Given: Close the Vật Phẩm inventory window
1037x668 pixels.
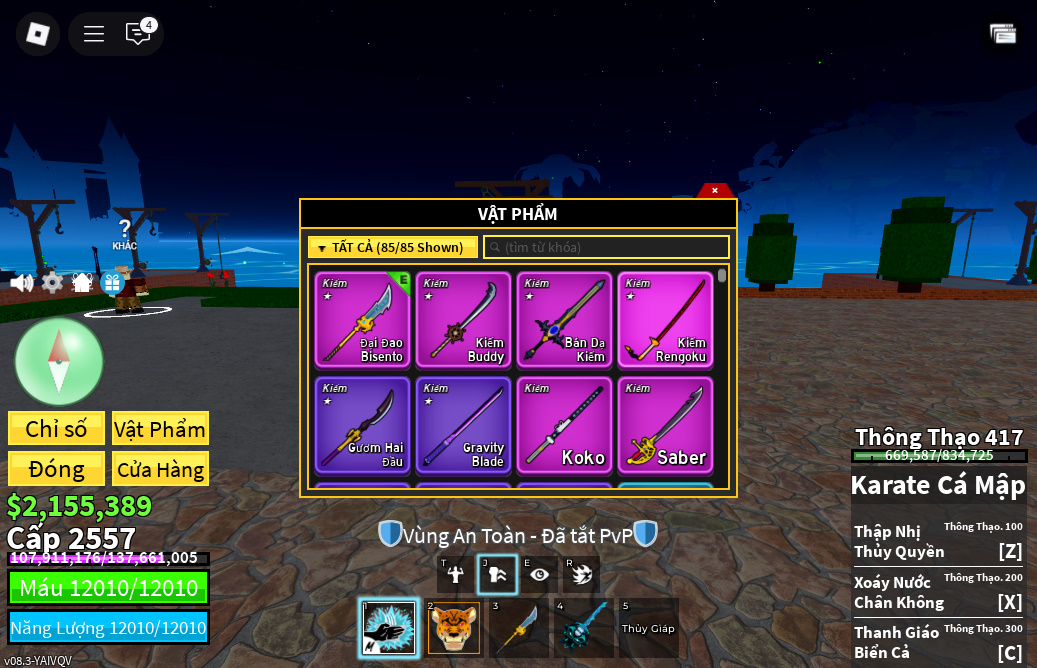Looking at the screenshot, I should pyautogui.click(x=715, y=190).
